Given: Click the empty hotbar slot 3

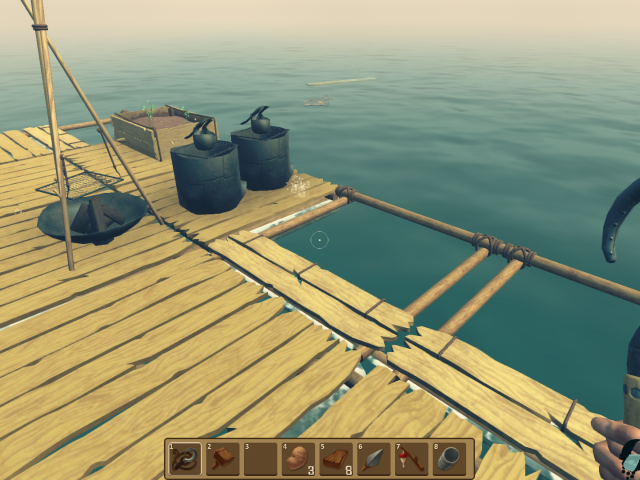Looking at the screenshot, I should pos(259,459).
